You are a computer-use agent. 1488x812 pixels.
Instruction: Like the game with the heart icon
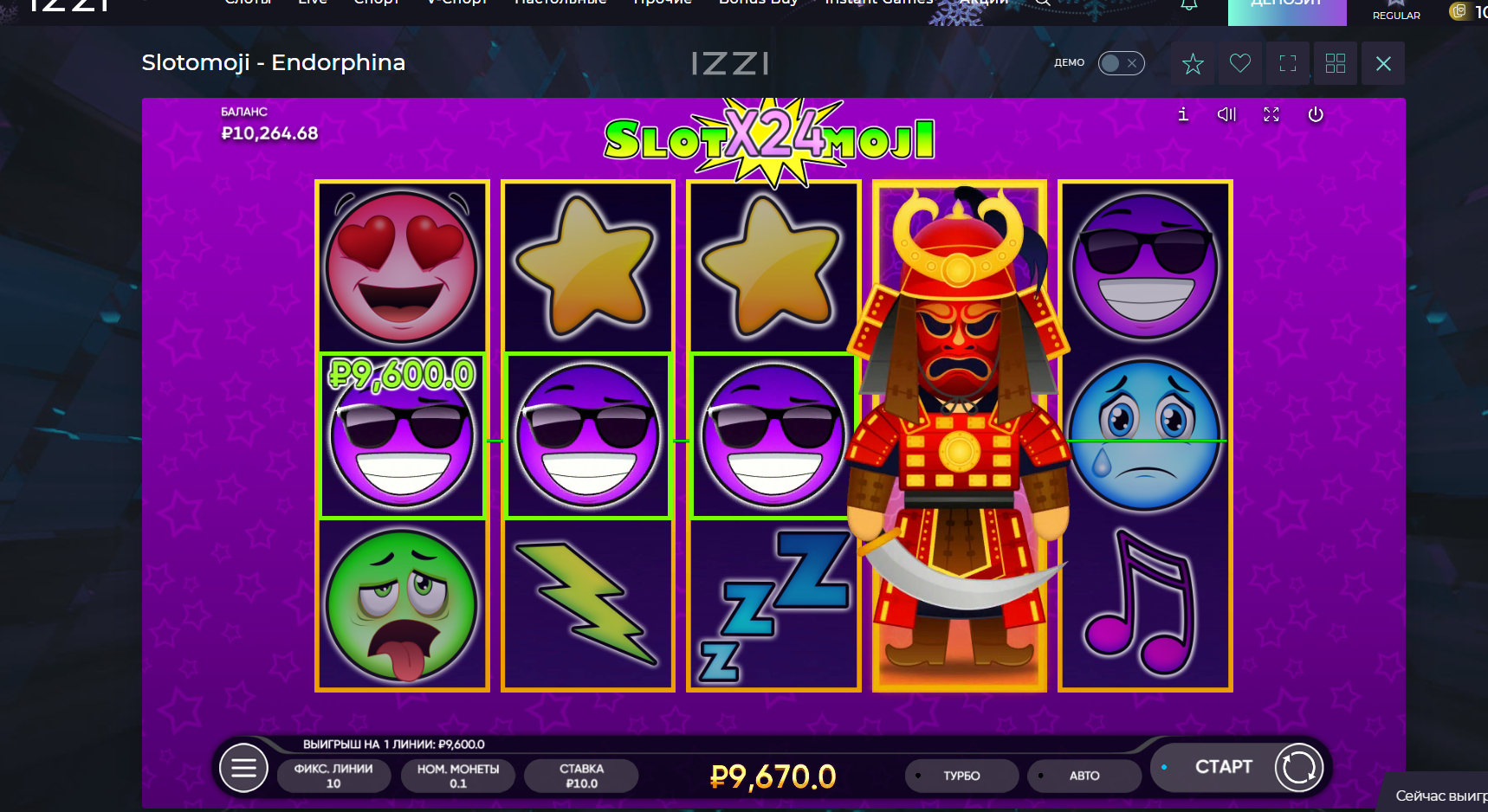pyautogui.click(x=1240, y=63)
